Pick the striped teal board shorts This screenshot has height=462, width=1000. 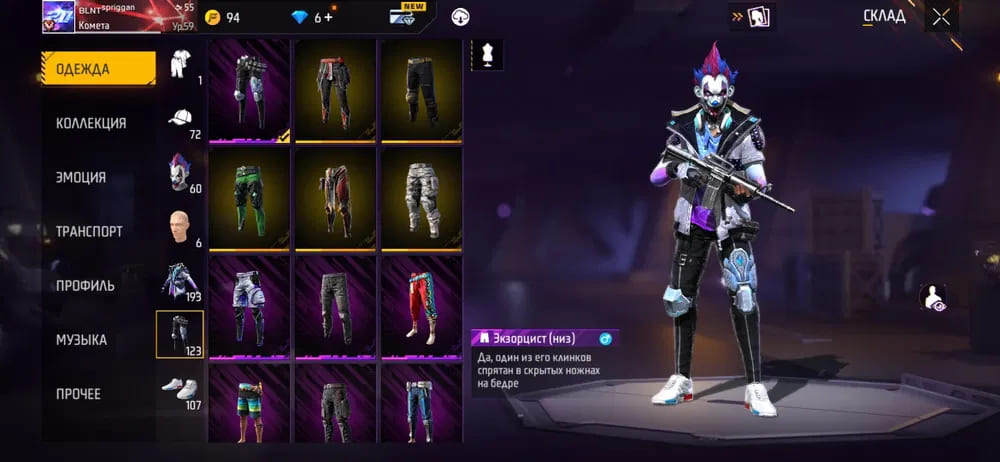tap(249, 404)
